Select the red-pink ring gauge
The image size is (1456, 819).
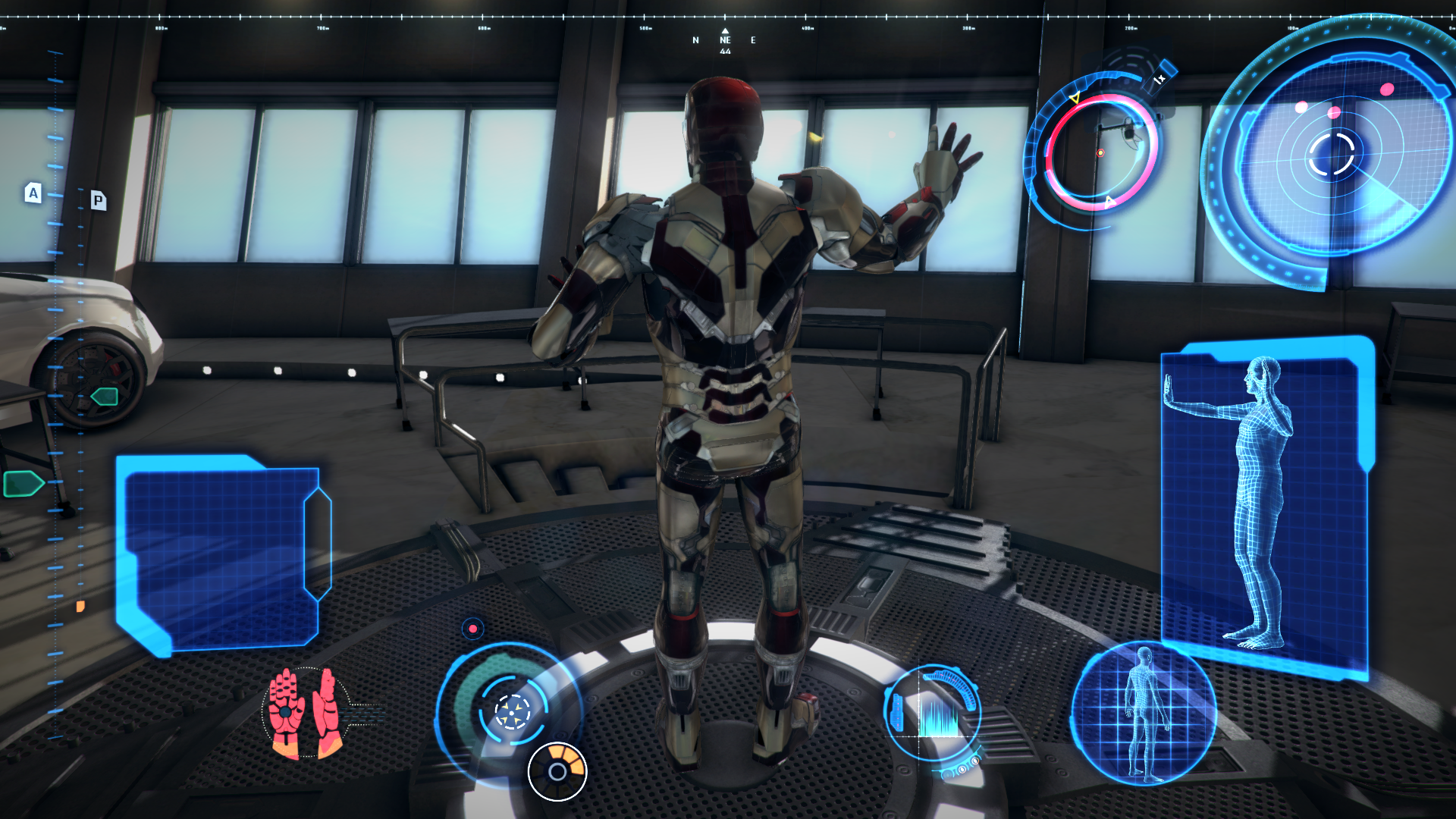1101,152
